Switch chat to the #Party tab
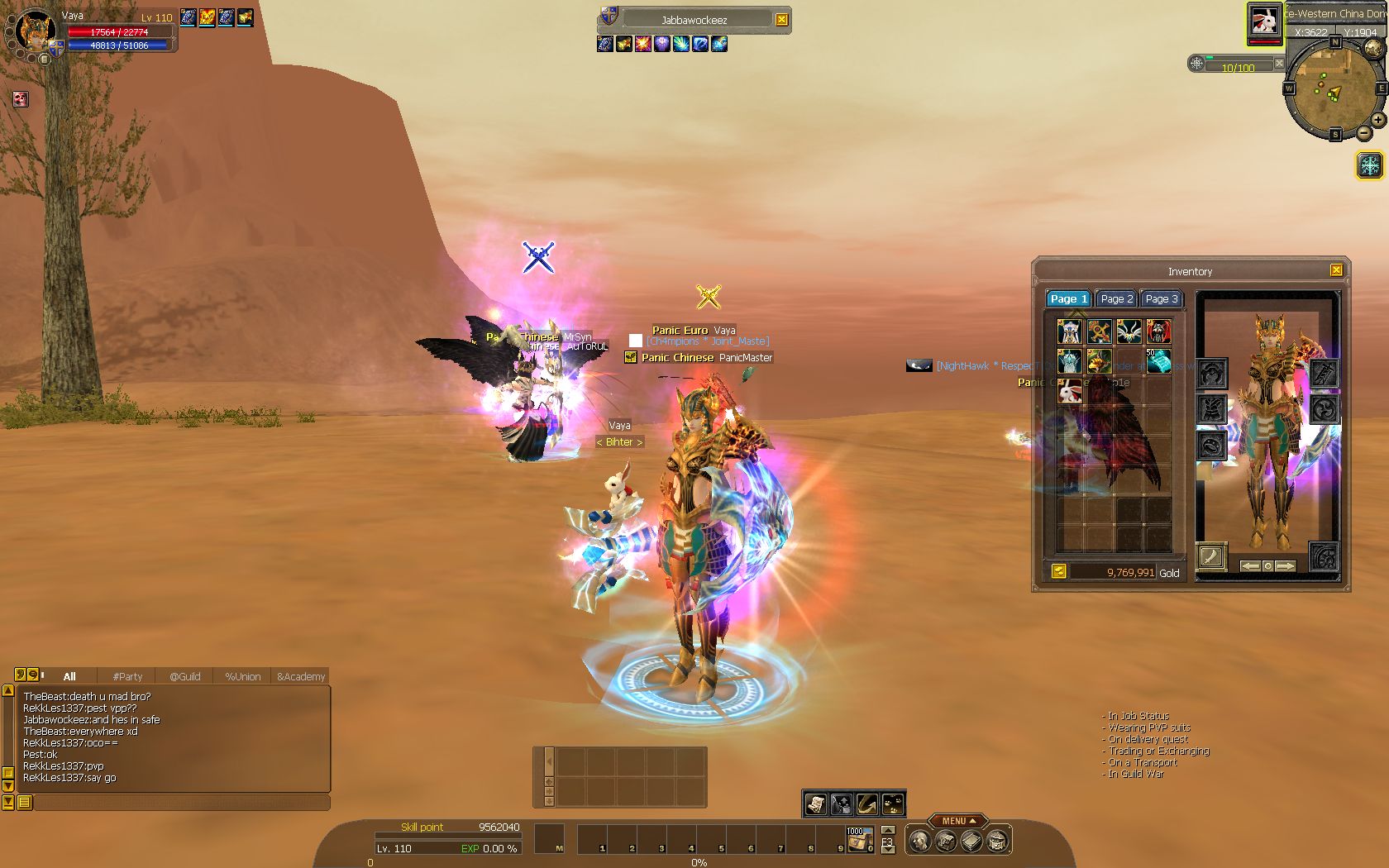The height and width of the screenshot is (868, 1389). (x=127, y=676)
